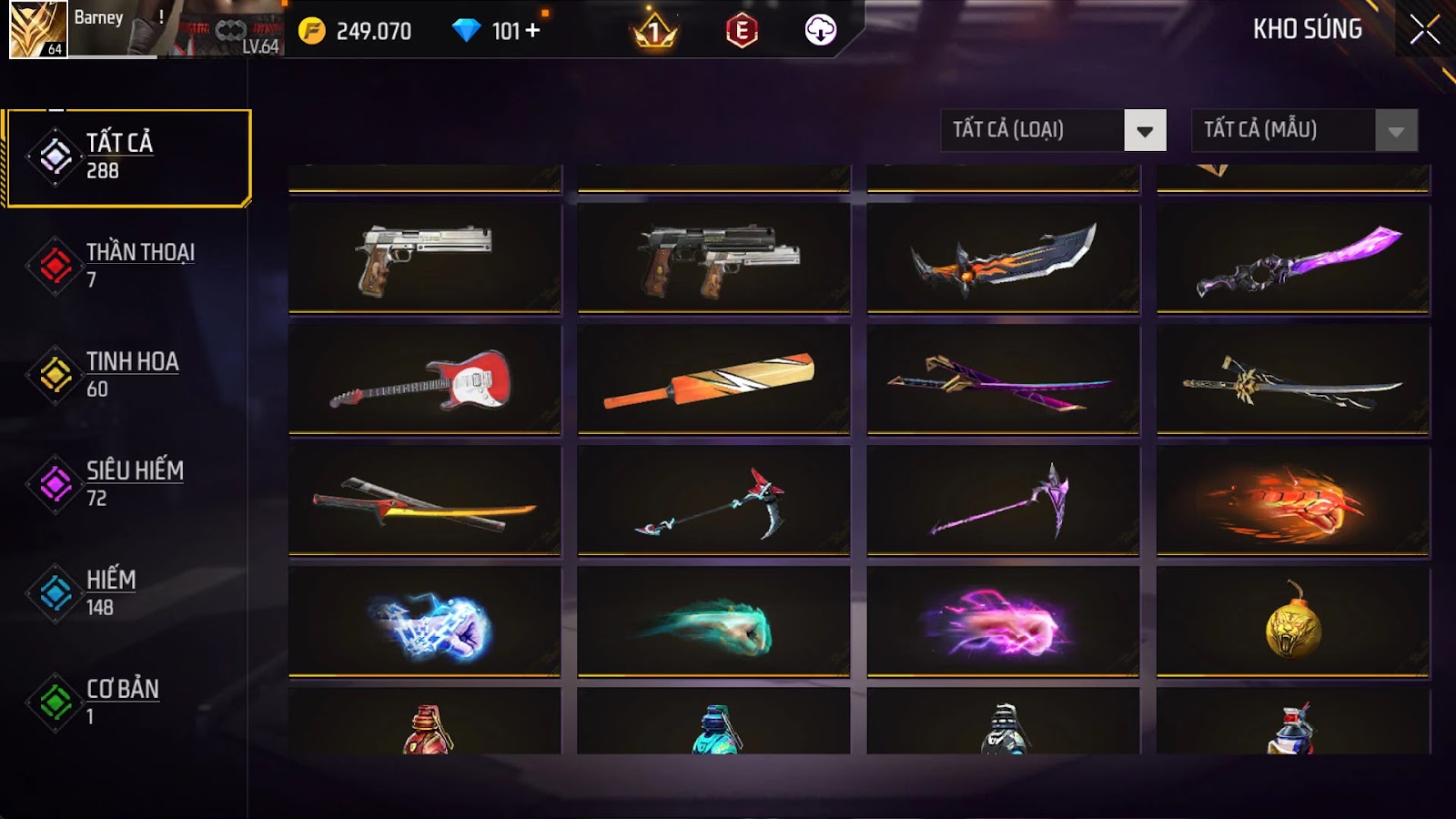Viewport: 1456px width, 819px height.
Task: Select the red electric guitar skin
Action: [x=424, y=379]
